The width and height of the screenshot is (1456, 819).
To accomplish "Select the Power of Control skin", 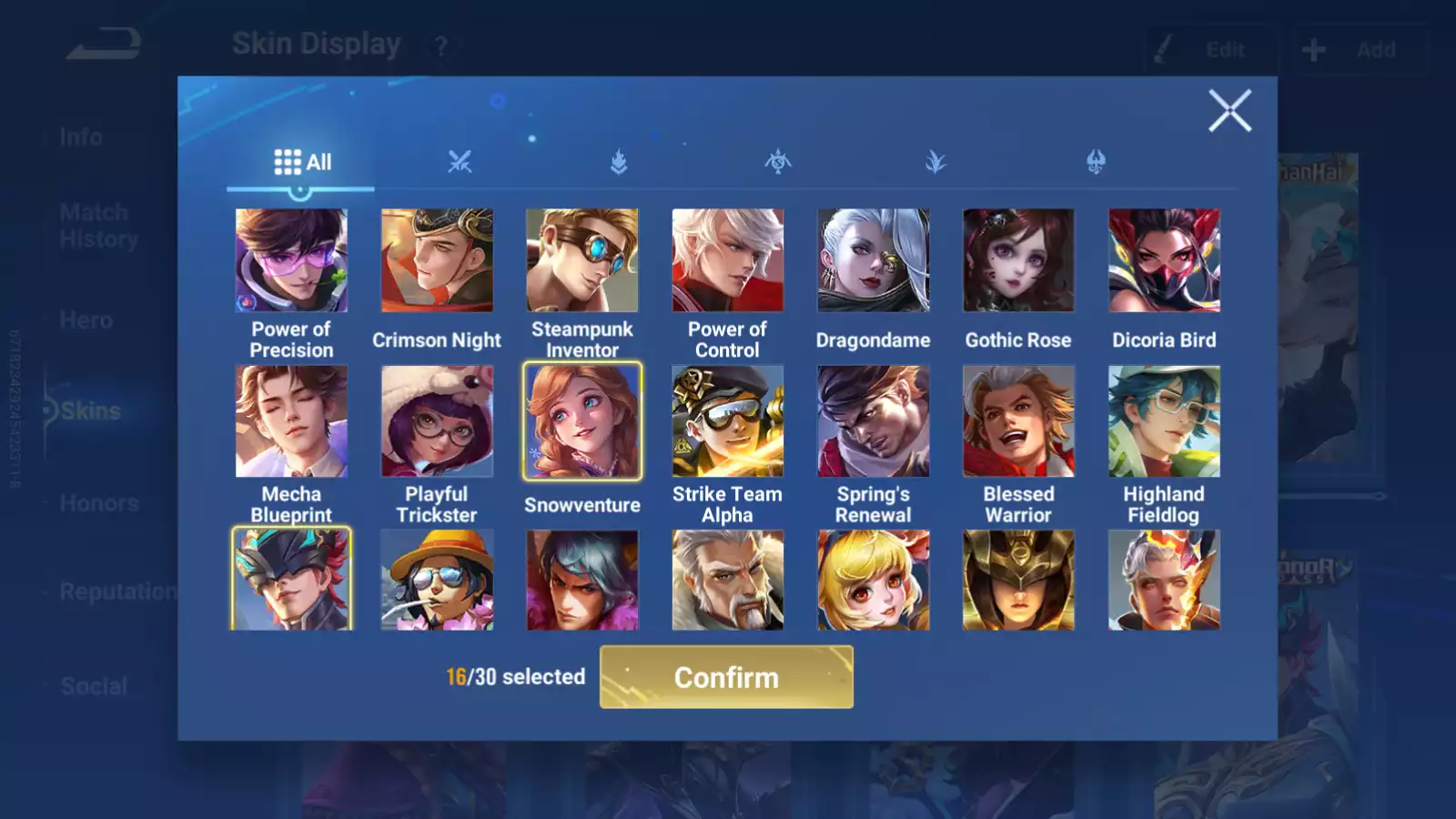I will pos(727,261).
